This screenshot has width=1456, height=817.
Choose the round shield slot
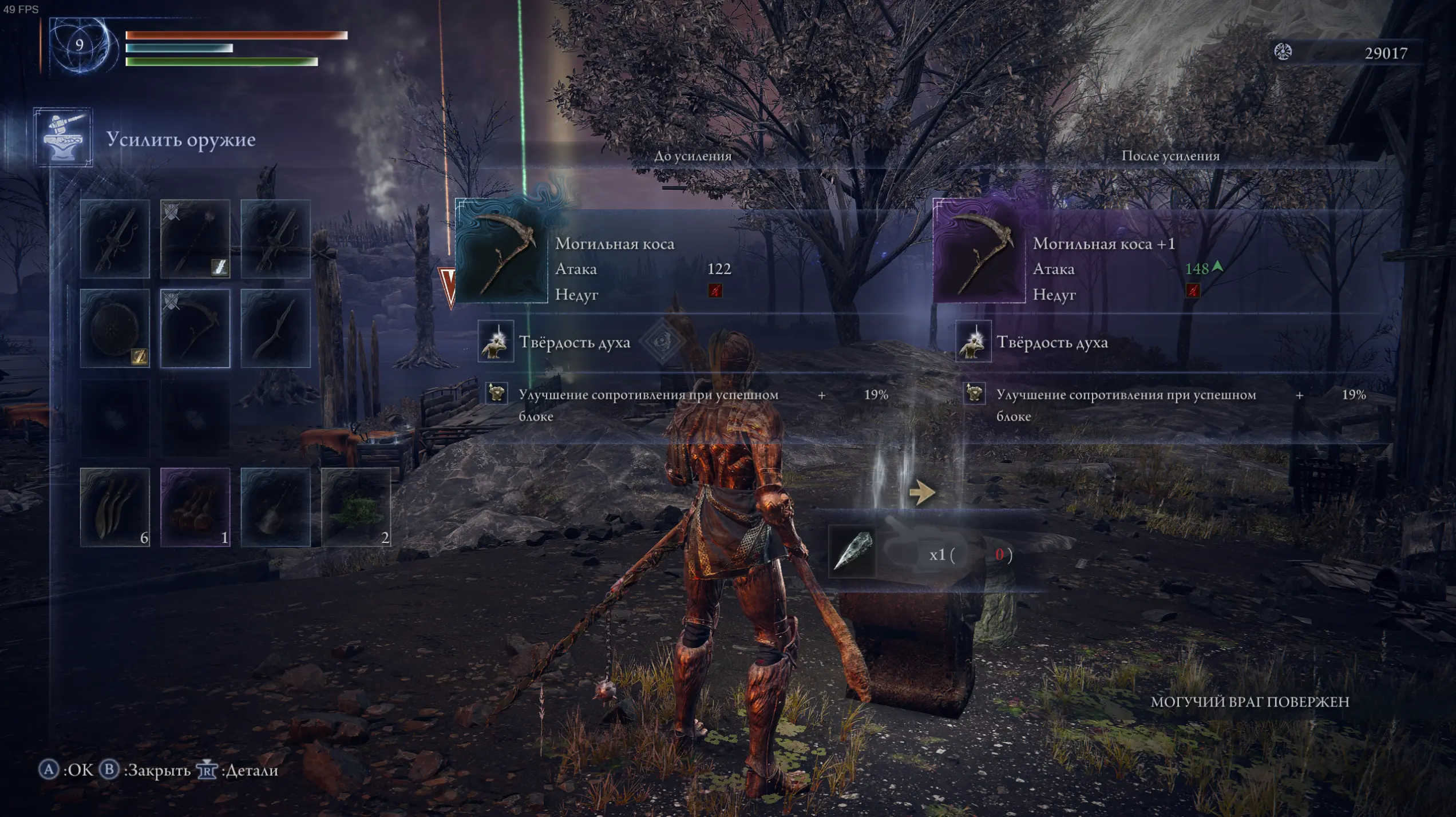(115, 328)
